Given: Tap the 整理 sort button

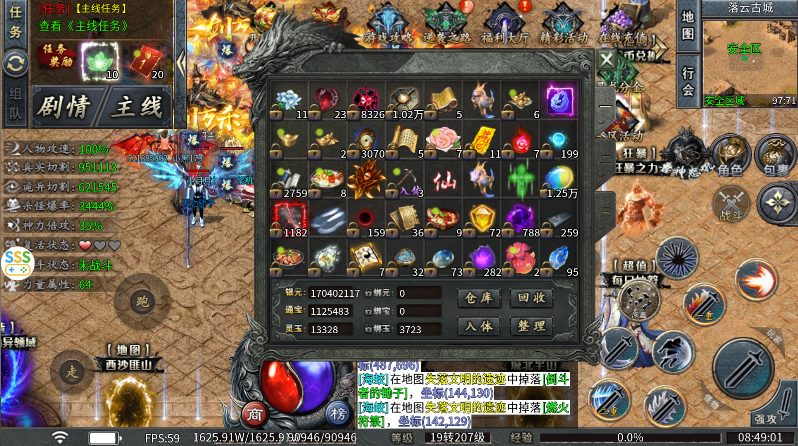Looking at the screenshot, I should [x=530, y=326].
